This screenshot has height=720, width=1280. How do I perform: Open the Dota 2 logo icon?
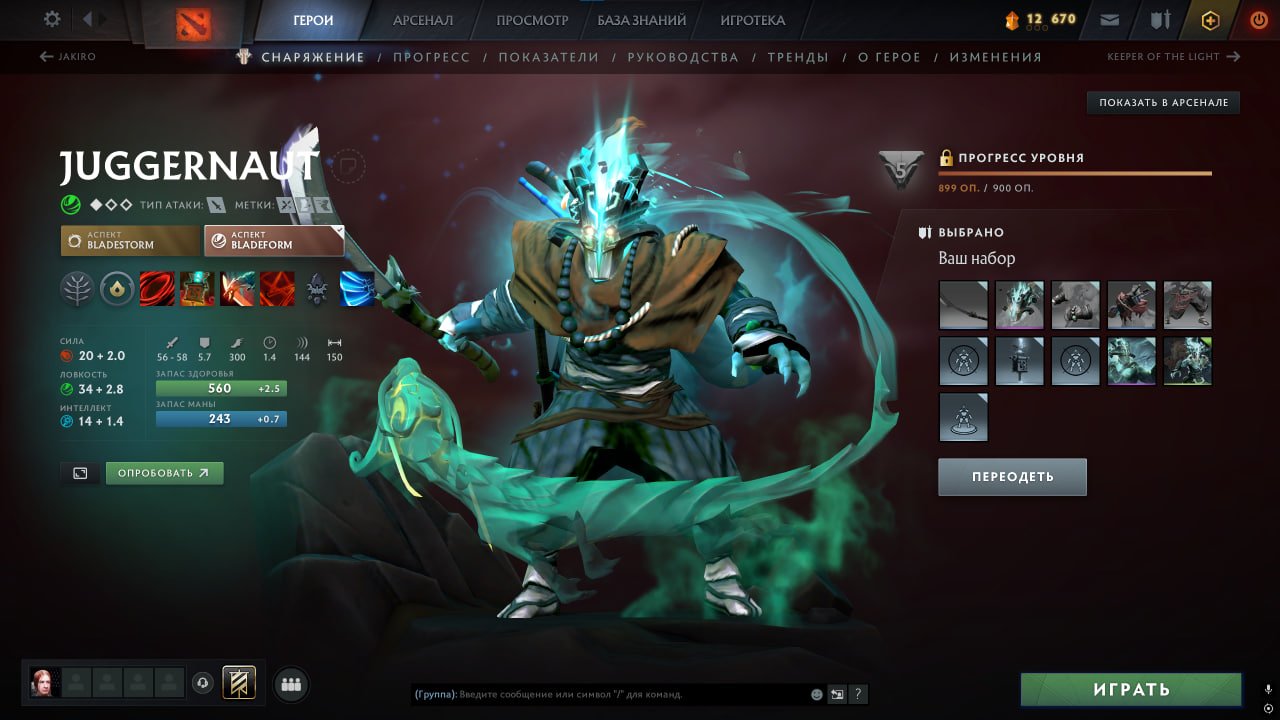(196, 18)
